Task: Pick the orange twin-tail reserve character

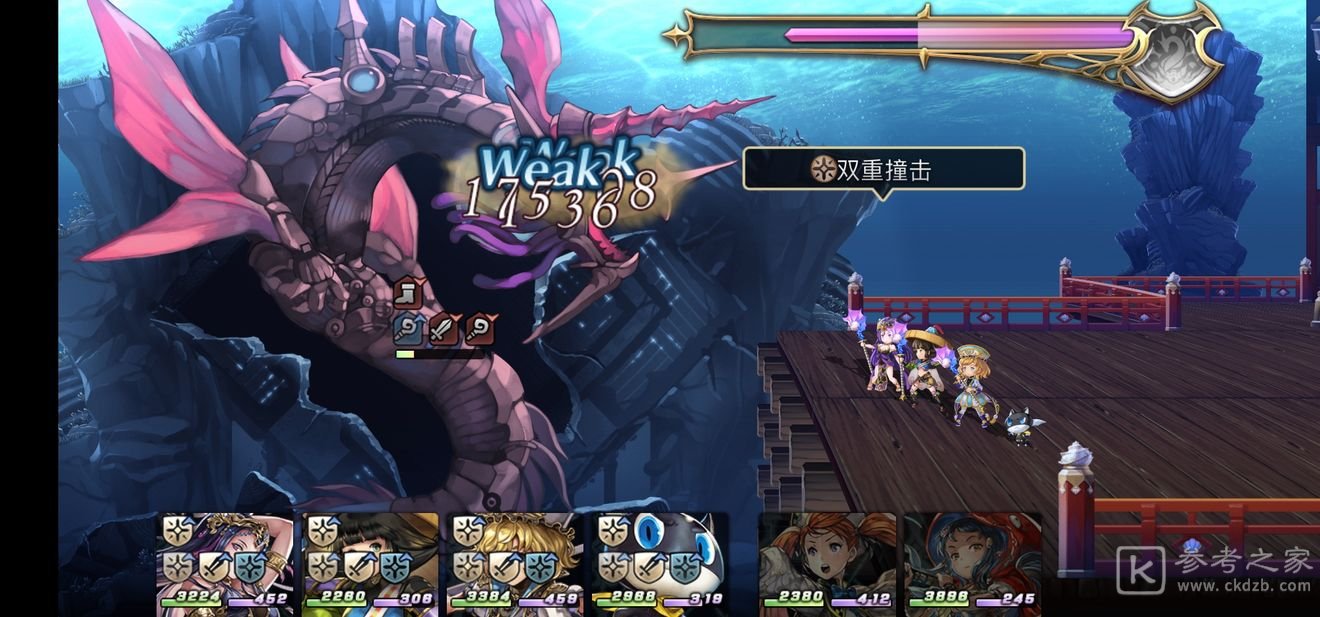Action: 827,561
